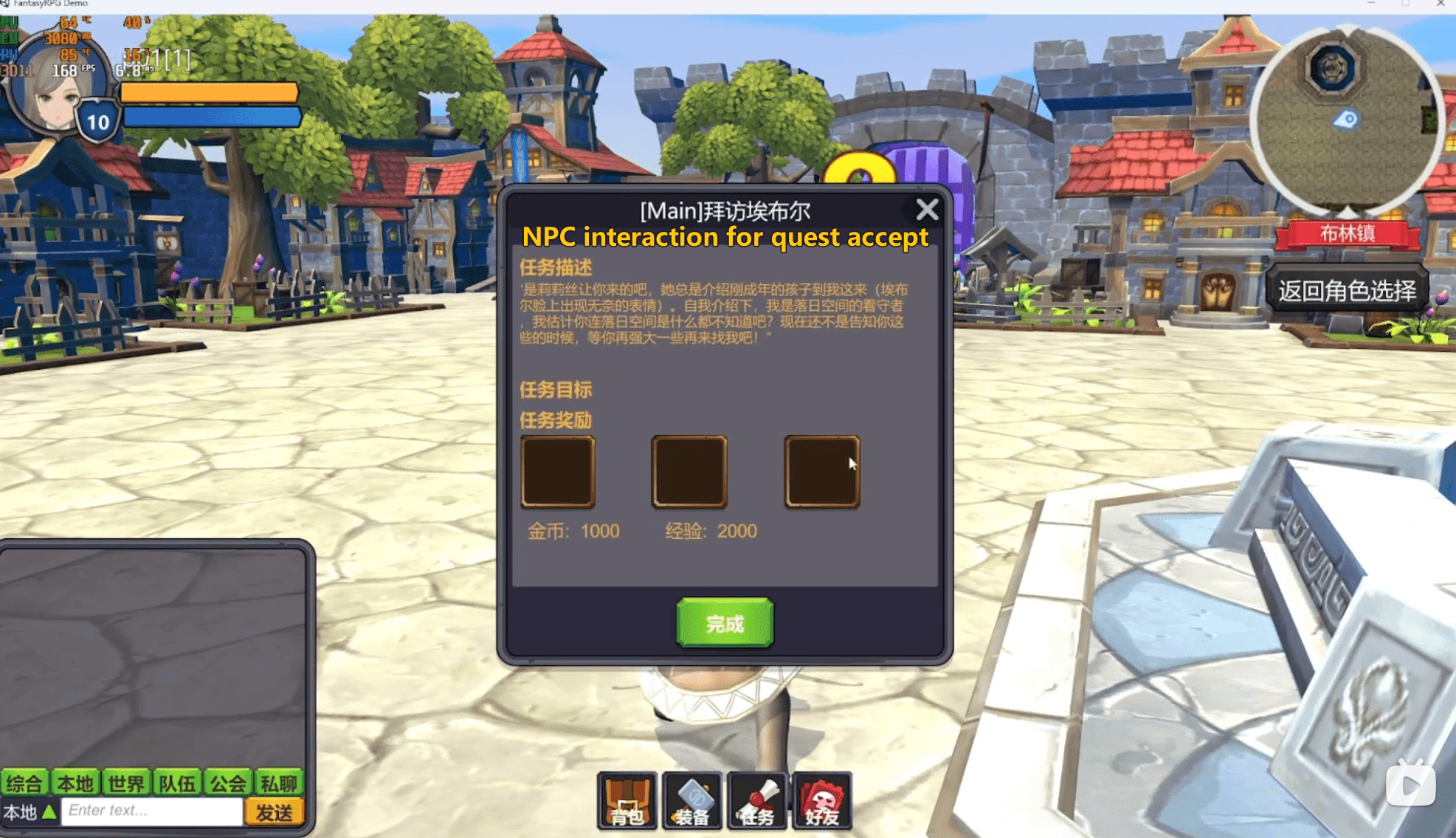This screenshot has width=1456, height=838.
Task: Toggle the 私聊 chat channel
Action: pos(280,784)
